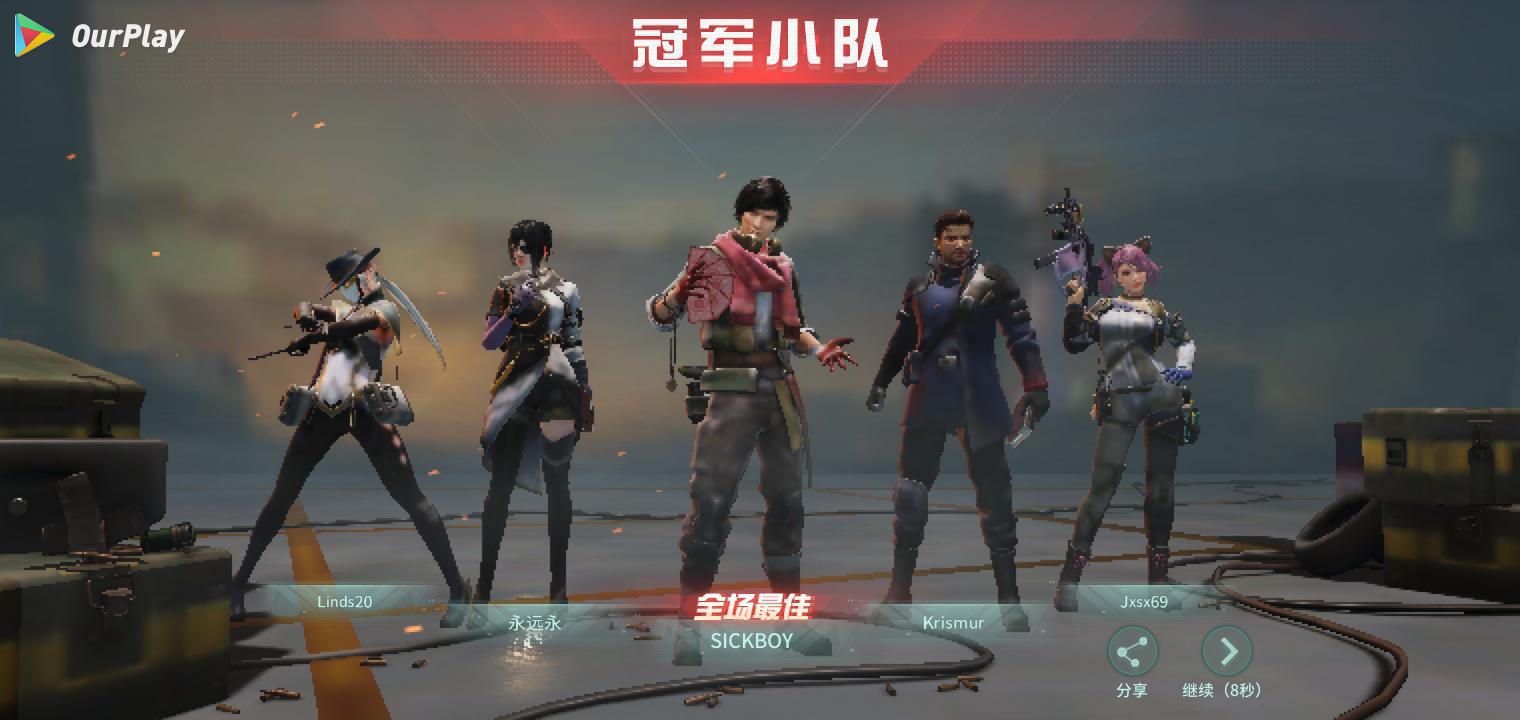The width and height of the screenshot is (1520, 720).
Task: Click the OurPlay wordmark text
Action: [128, 36]
